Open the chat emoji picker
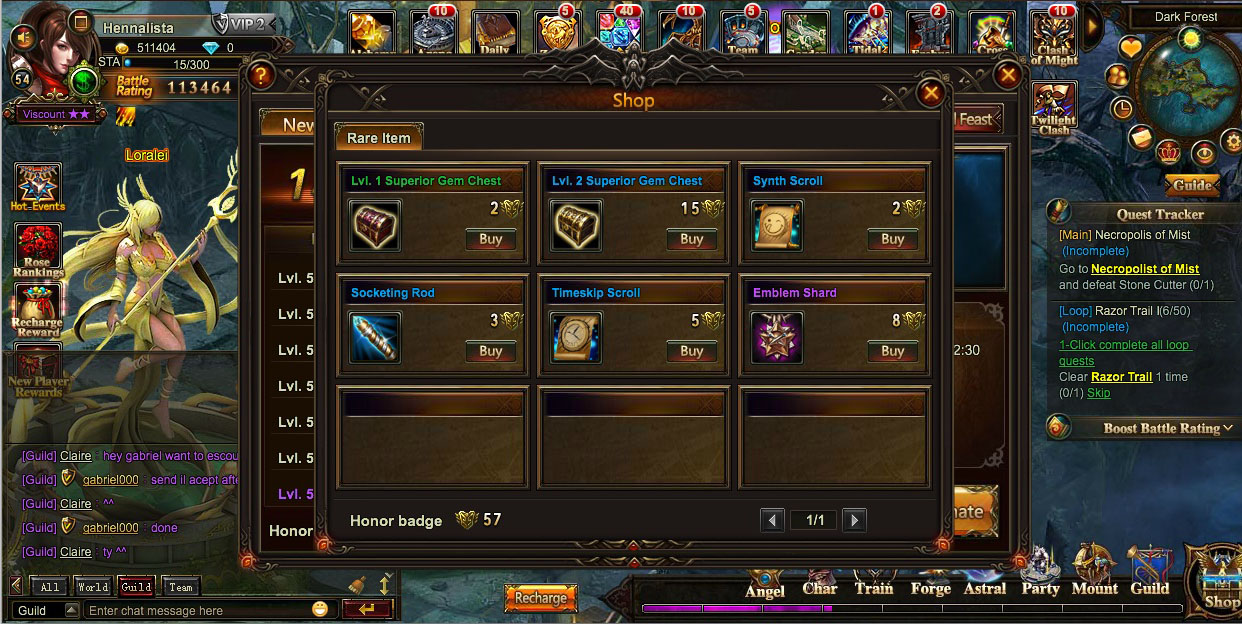The image size is (1242, 624). click(320, 609)
